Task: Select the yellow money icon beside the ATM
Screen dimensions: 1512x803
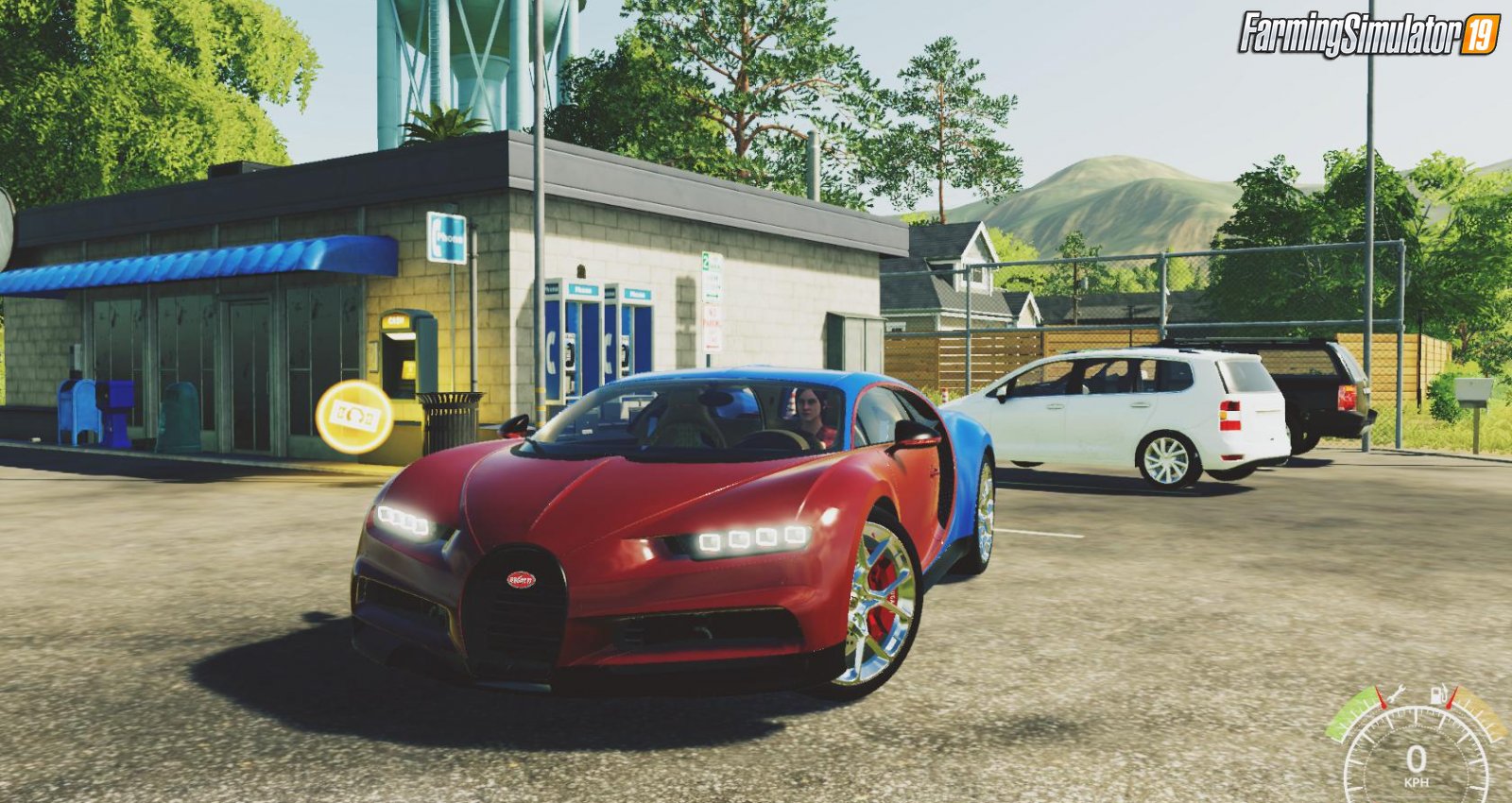Action: point(353,416)
